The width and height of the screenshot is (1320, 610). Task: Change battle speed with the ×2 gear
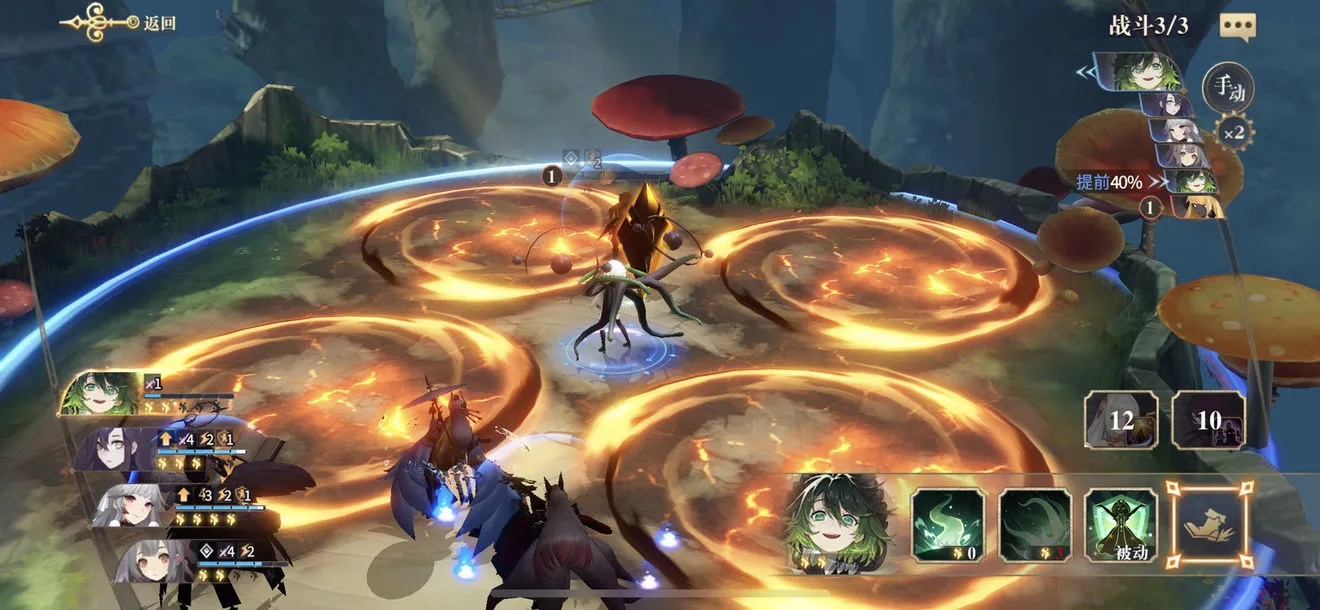(1234, 132)
